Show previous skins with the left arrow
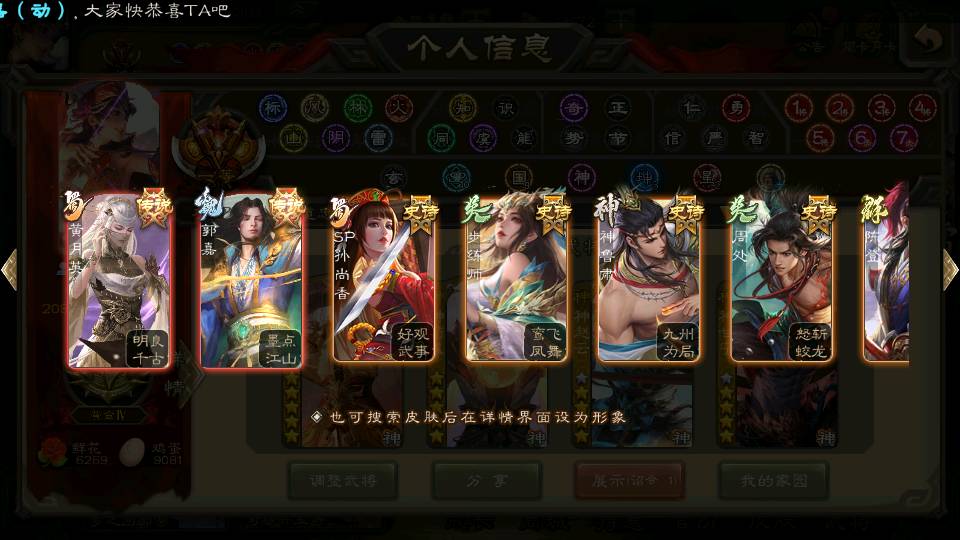Image resolution: width=960 pixels, height=540 pixels. pyautogui.click(x=9, y=270)
